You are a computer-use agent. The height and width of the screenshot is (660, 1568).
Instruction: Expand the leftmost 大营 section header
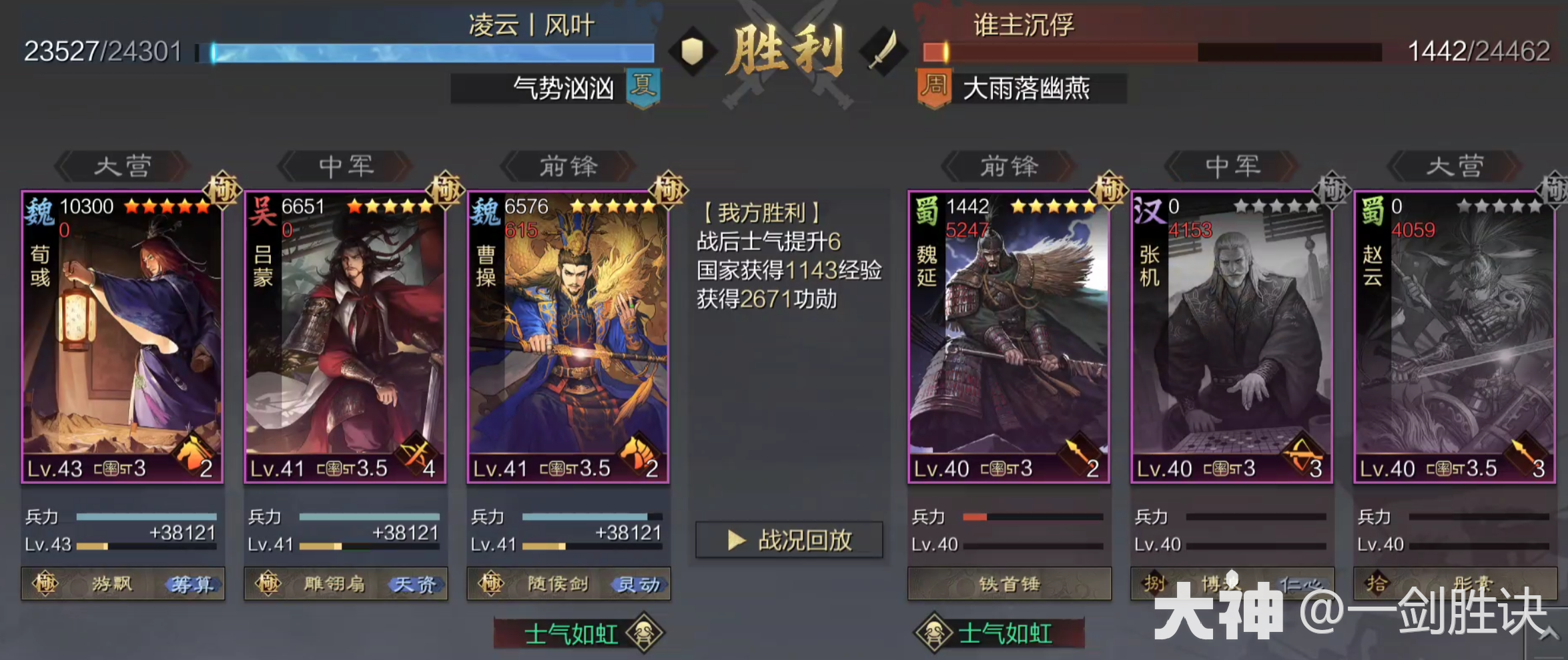(120, 167)
